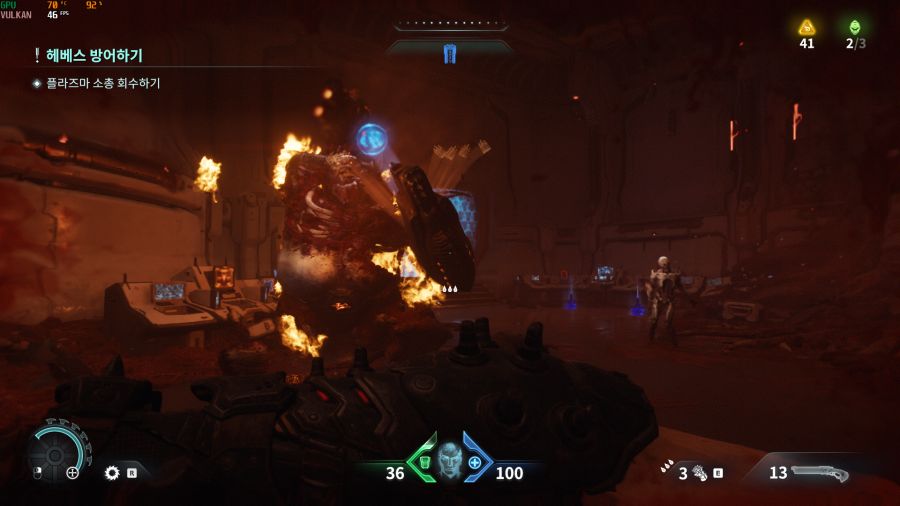Select the green armor icon
This screenshot has width=900, height=506.
click(x=425, y=461)
